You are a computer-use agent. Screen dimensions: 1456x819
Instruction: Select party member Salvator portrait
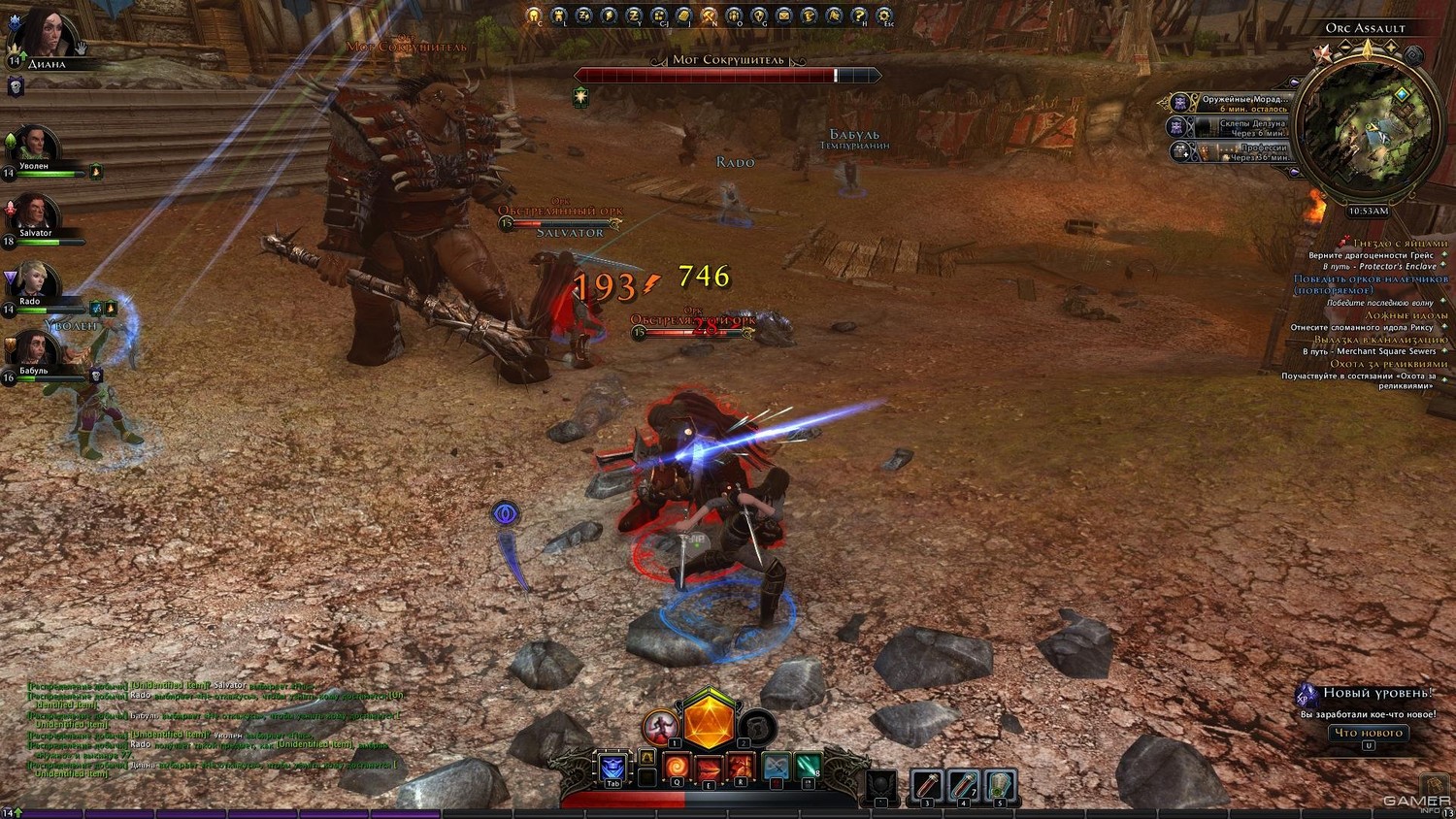pos(35,214)
